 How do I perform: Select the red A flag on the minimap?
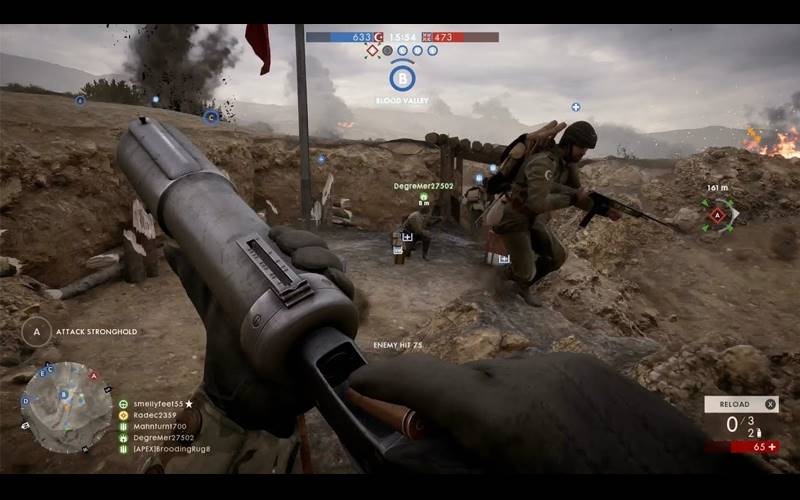93,376
